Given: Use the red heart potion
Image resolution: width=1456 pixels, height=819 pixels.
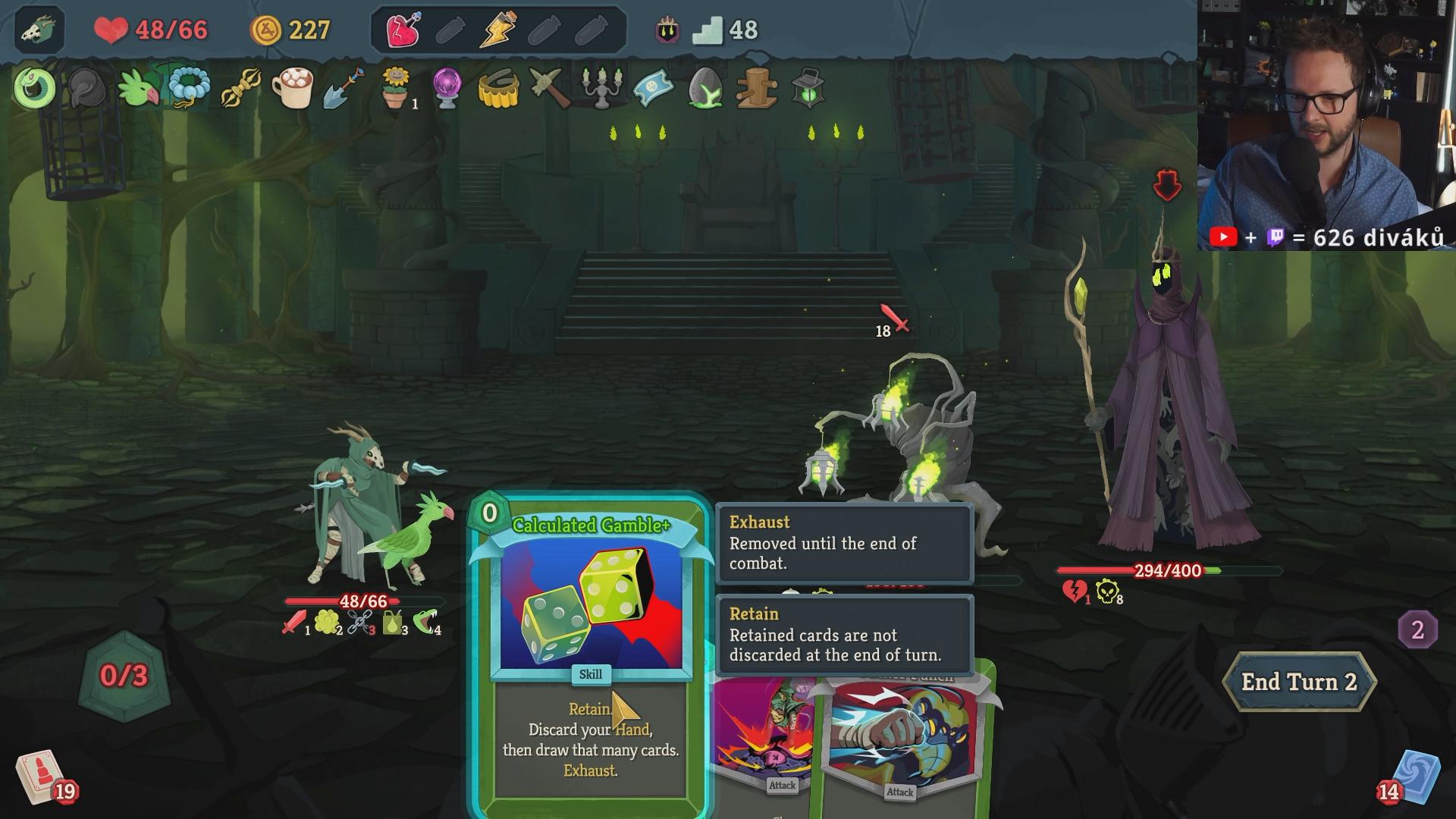Looking at the screenshot, I should click(x=403, y=30).
